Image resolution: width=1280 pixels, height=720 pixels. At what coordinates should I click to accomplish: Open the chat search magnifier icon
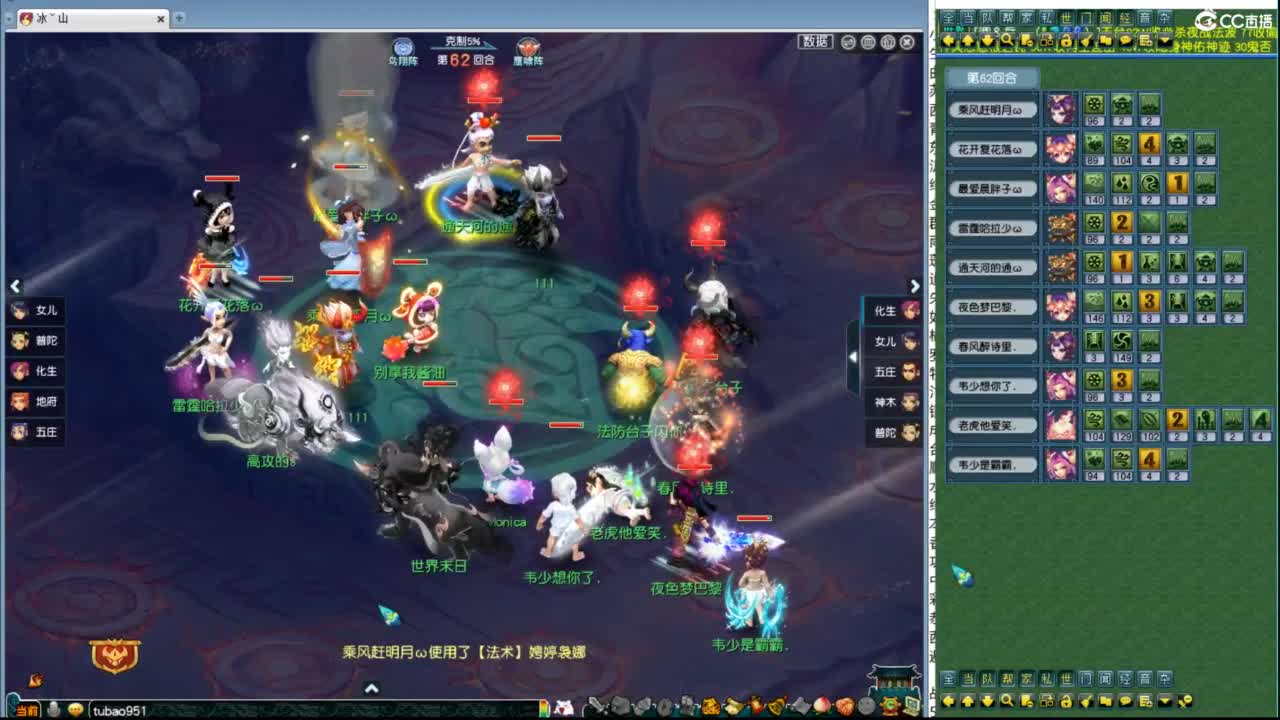coord(1005,41)
